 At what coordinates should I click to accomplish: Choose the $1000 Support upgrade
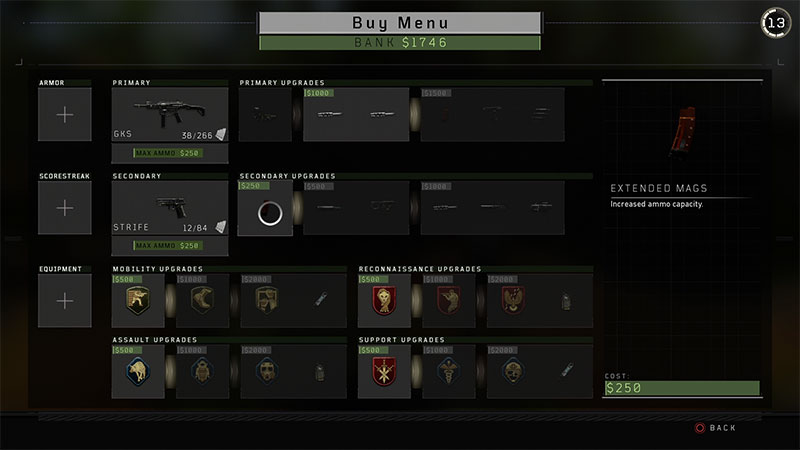(448, 373)
